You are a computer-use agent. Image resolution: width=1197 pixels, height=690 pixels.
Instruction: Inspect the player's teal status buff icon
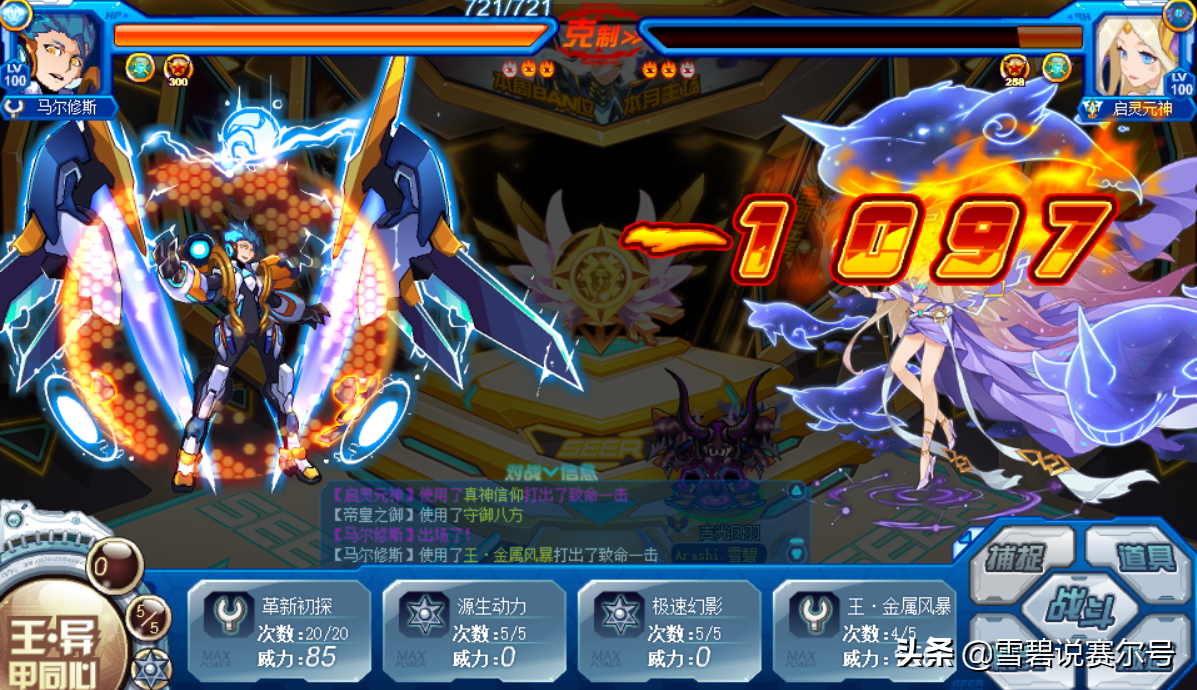click(140, 67)
